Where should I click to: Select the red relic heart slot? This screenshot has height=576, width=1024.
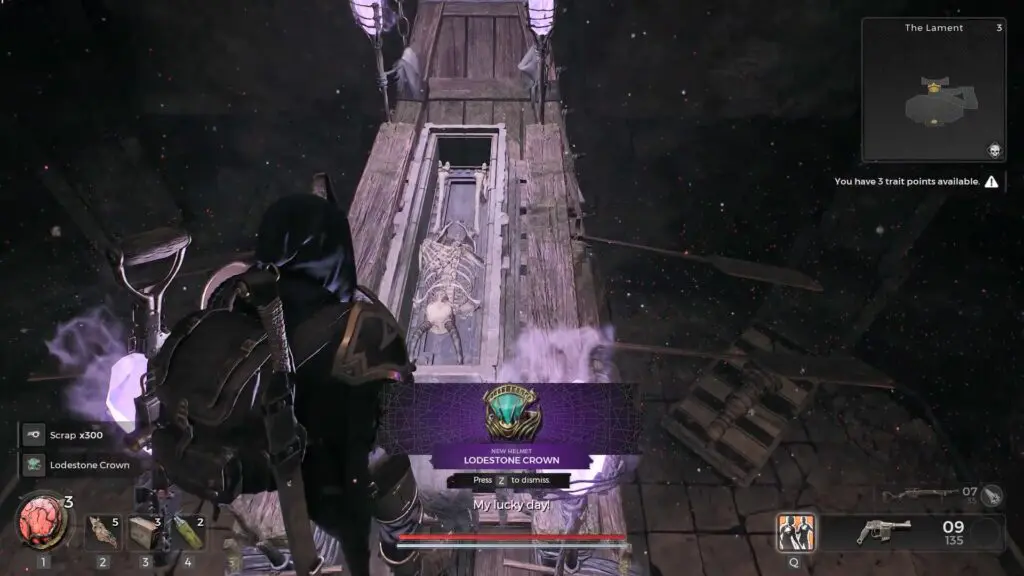click(x=42, y=527)
